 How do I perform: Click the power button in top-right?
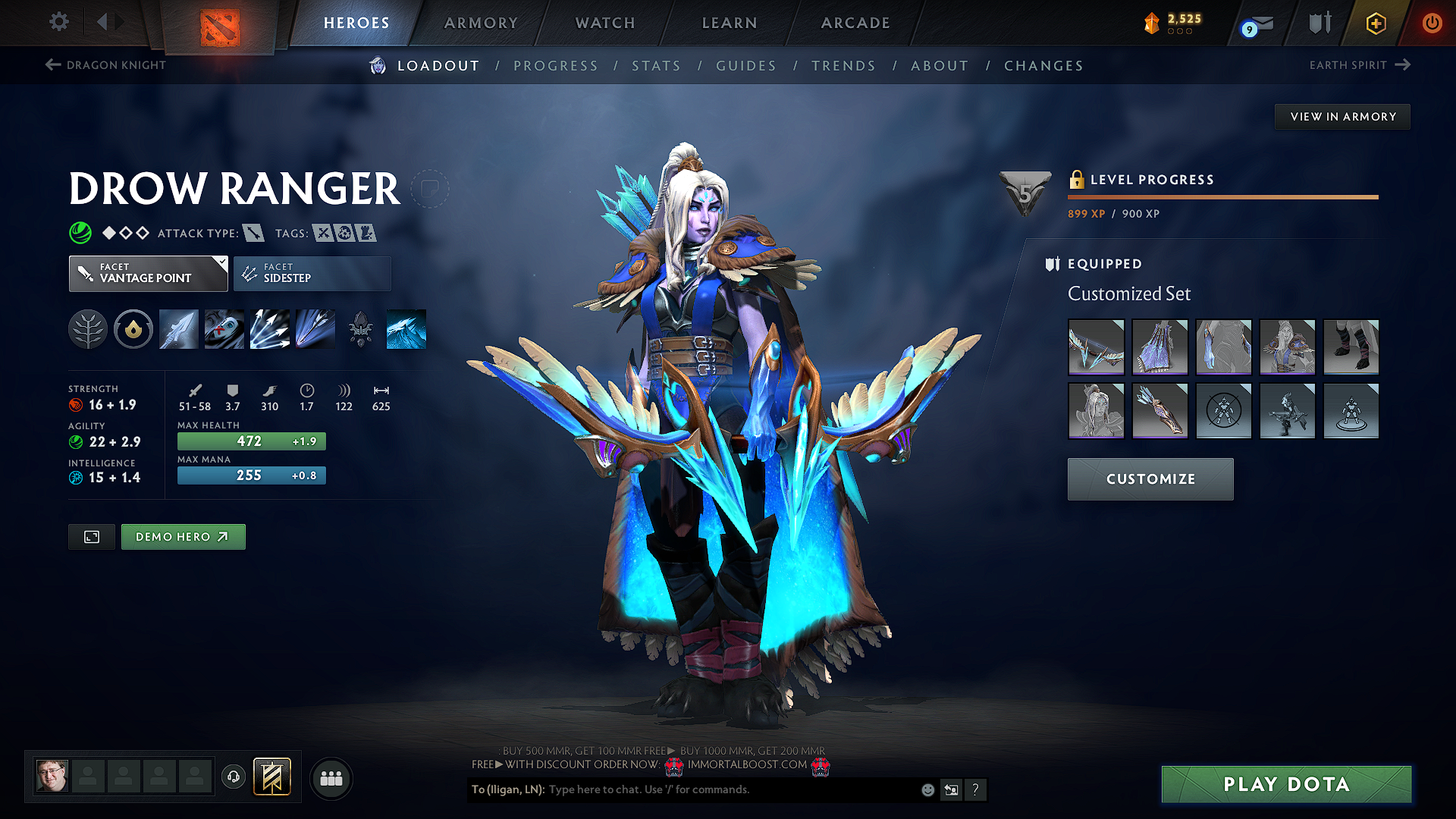point(1432,23)
